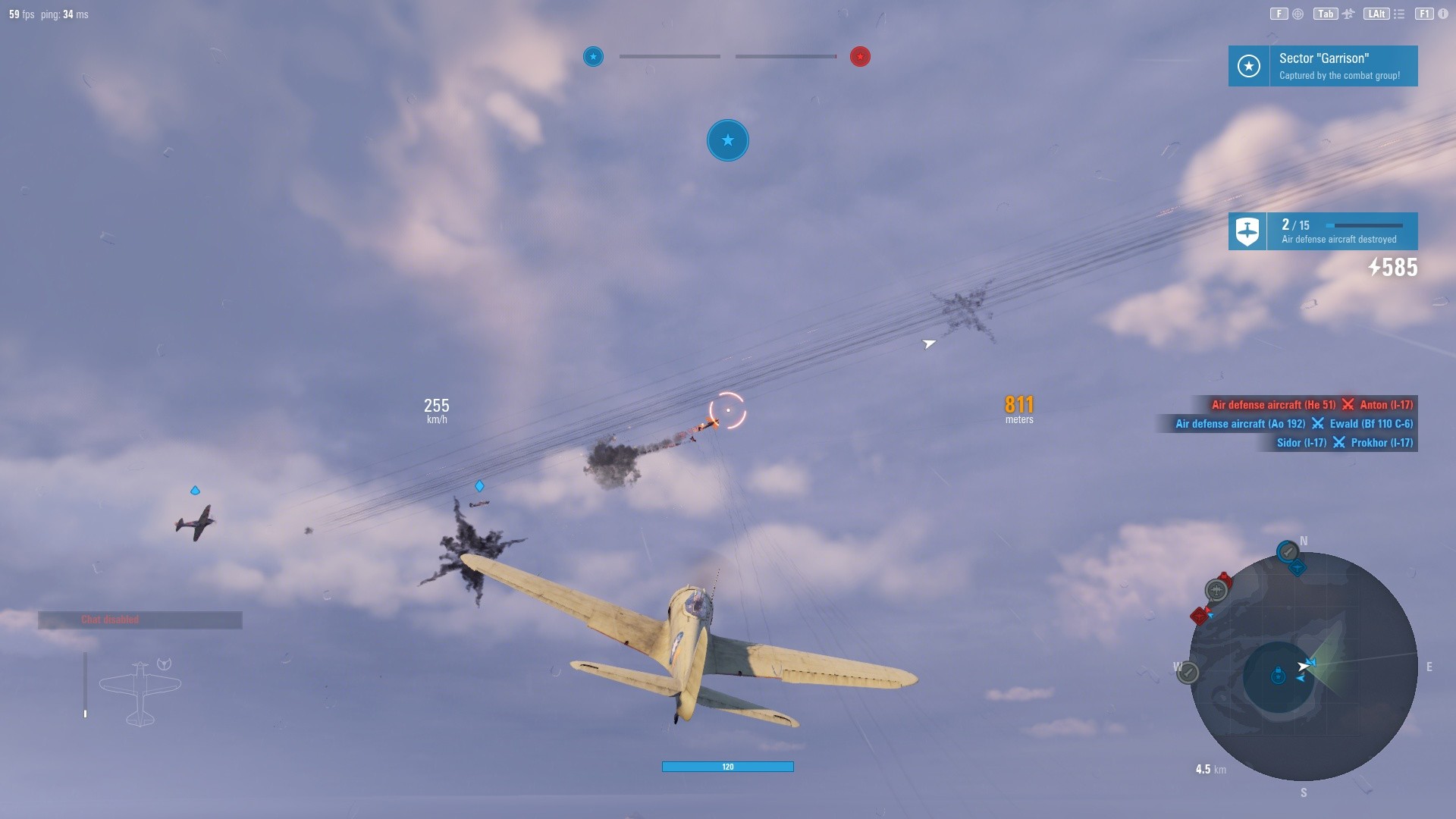1456x819 pixels.
Task: Click the blue team circle on the top progress bar
Action: (592, 56)
